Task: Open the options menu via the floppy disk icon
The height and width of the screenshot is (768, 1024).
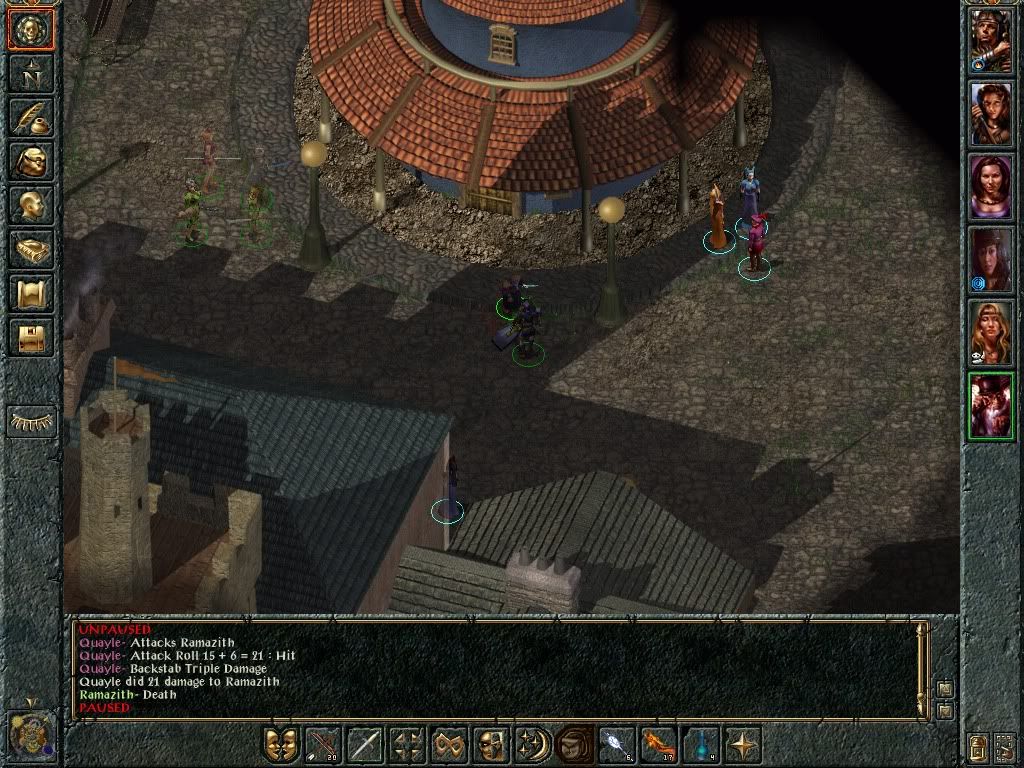Action: [32, 337]
